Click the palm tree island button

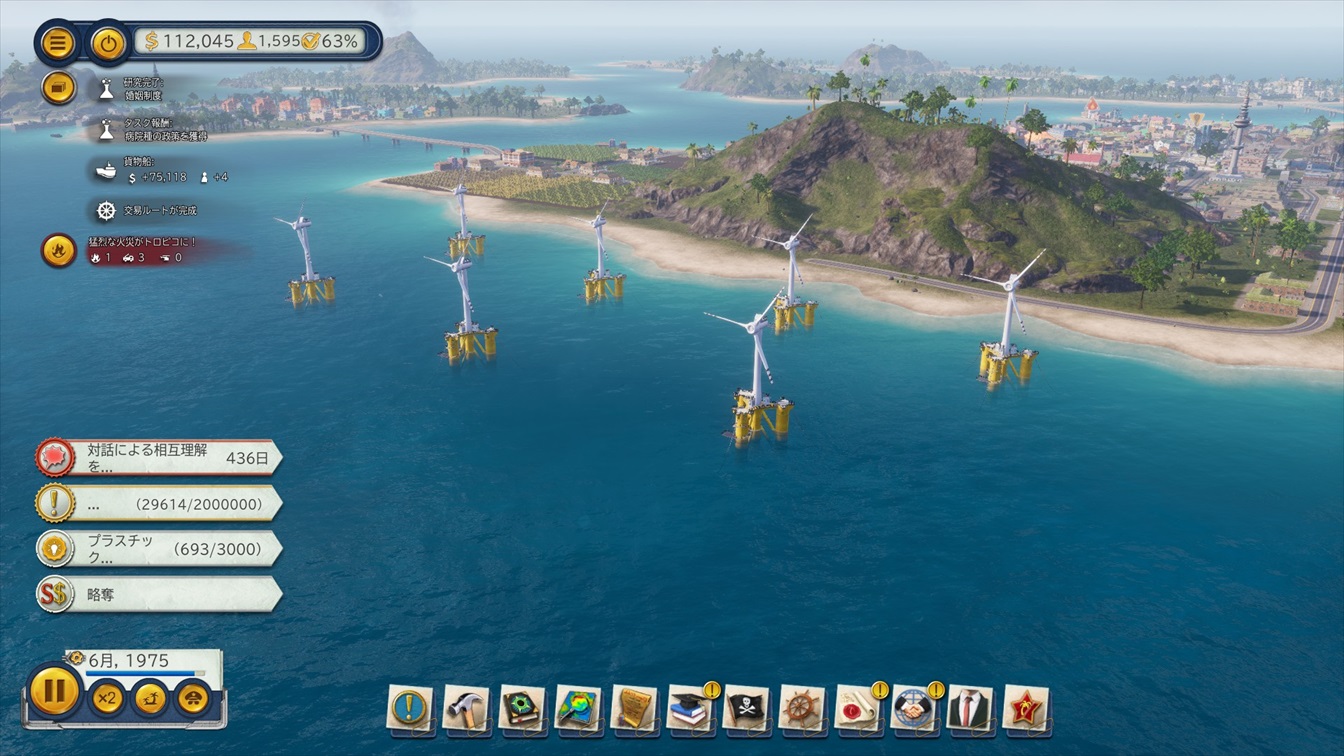[150, 697]
